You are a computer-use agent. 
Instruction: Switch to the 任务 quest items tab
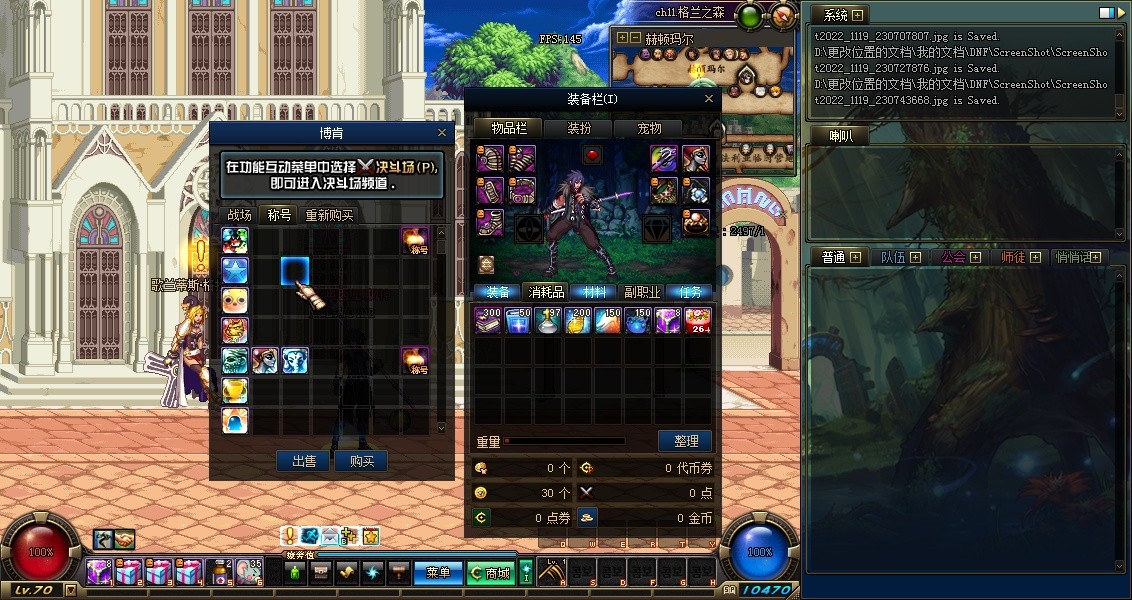tap(691, 292)
